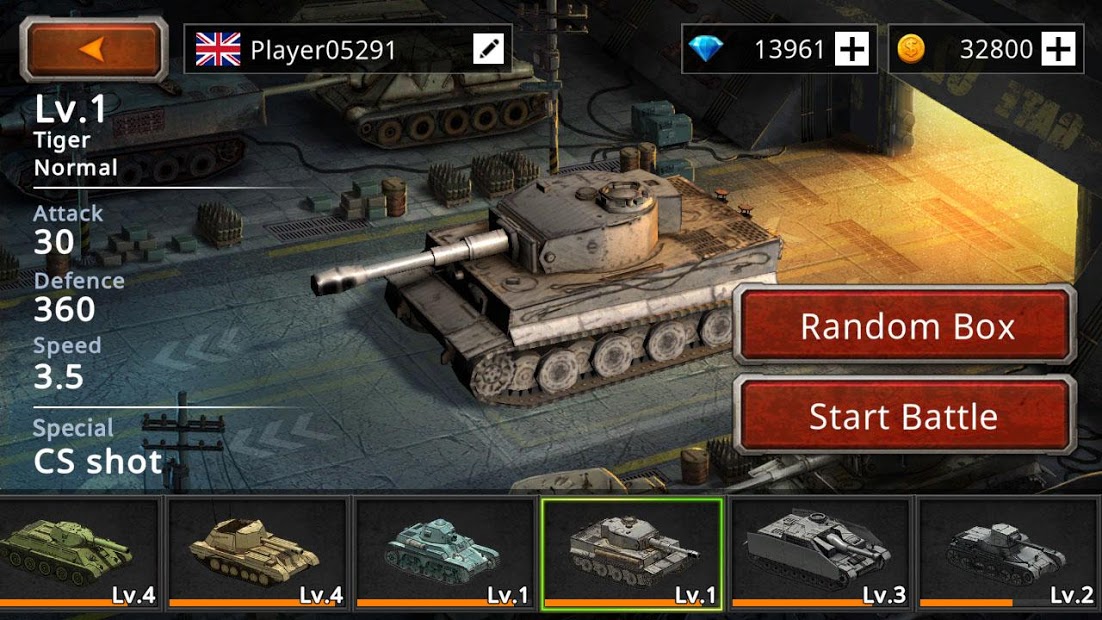
Task: Open the Random Box
Action: coord(906,326)
